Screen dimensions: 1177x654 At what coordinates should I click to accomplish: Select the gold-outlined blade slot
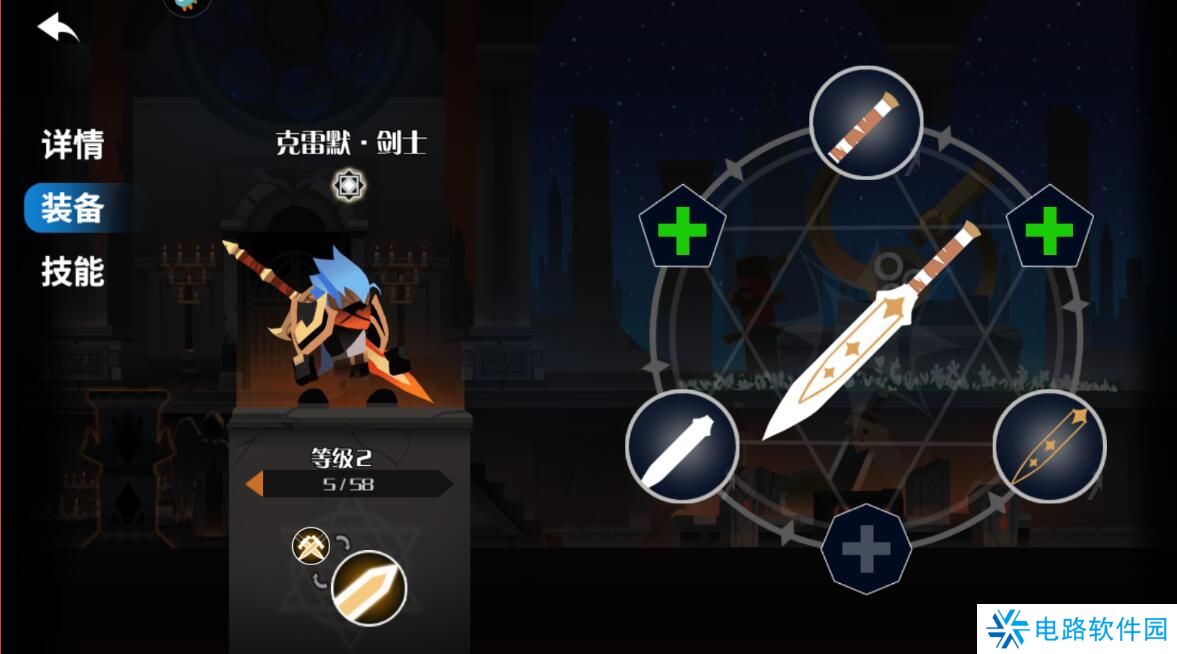pos(1049,447)
